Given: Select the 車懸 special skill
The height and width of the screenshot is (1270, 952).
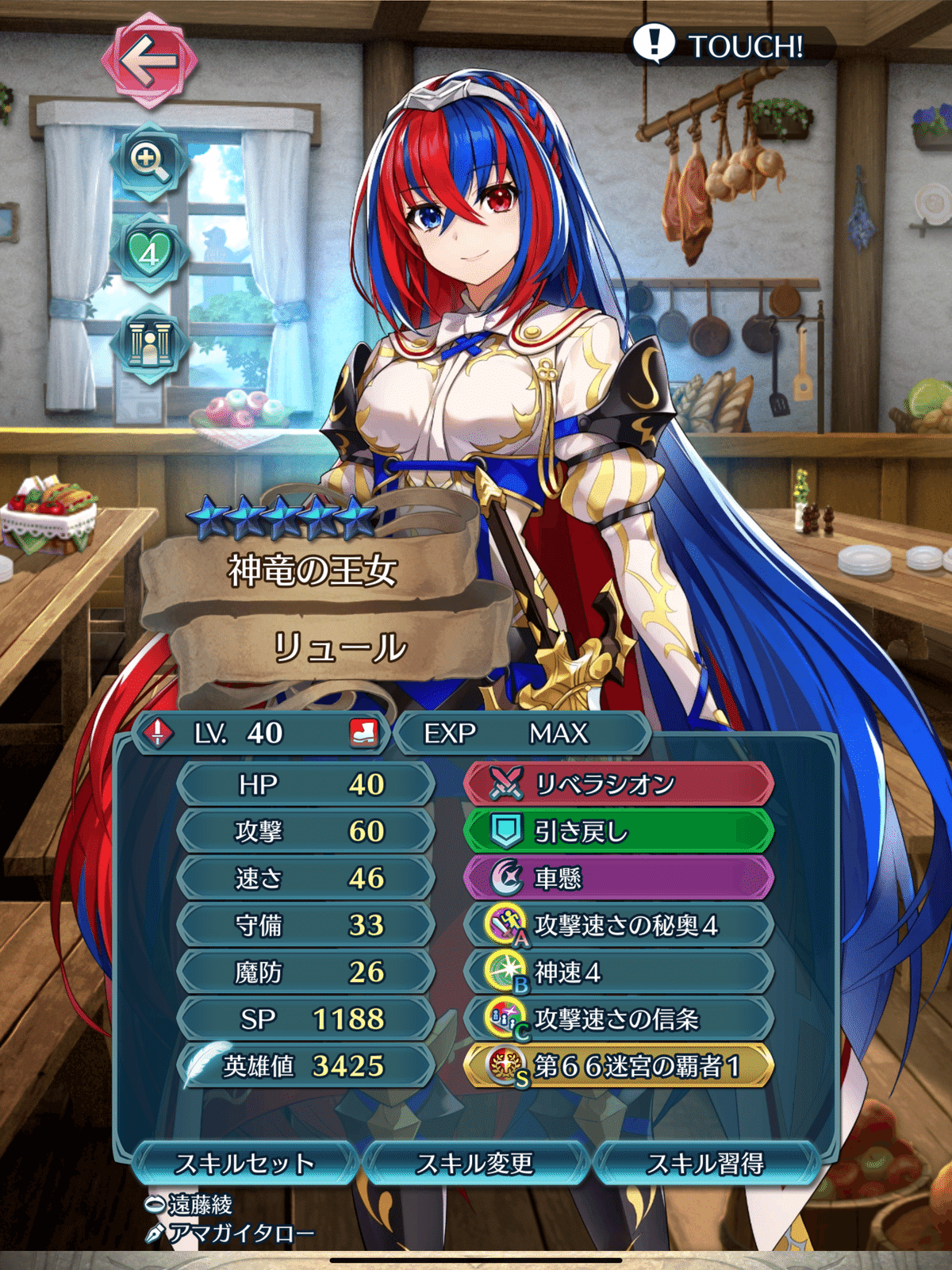Looking at the screenshot, I should pyautogui.click(x=618, y=878).
